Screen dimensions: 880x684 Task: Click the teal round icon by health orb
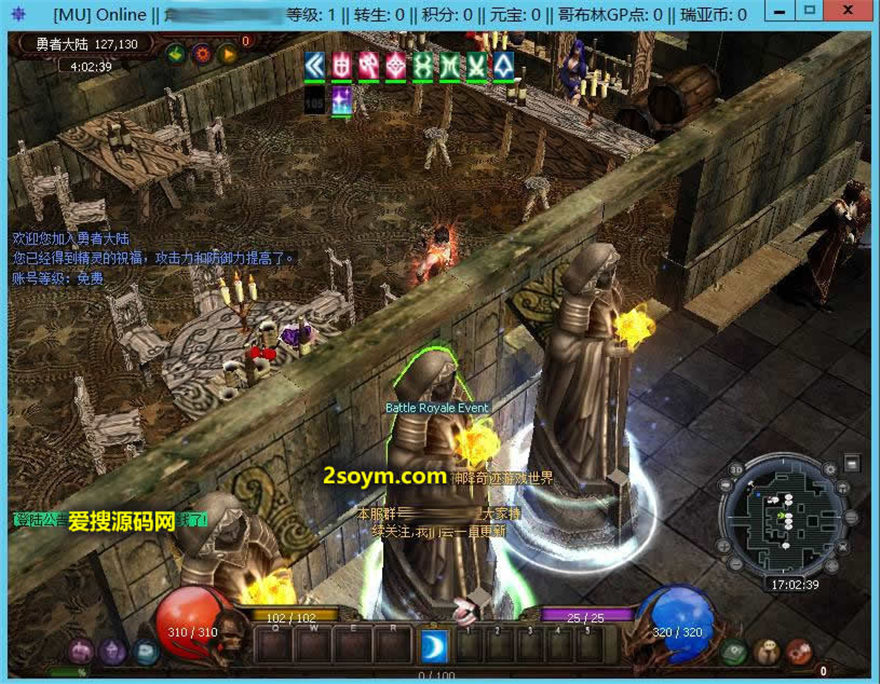click(x=147, y=652)
